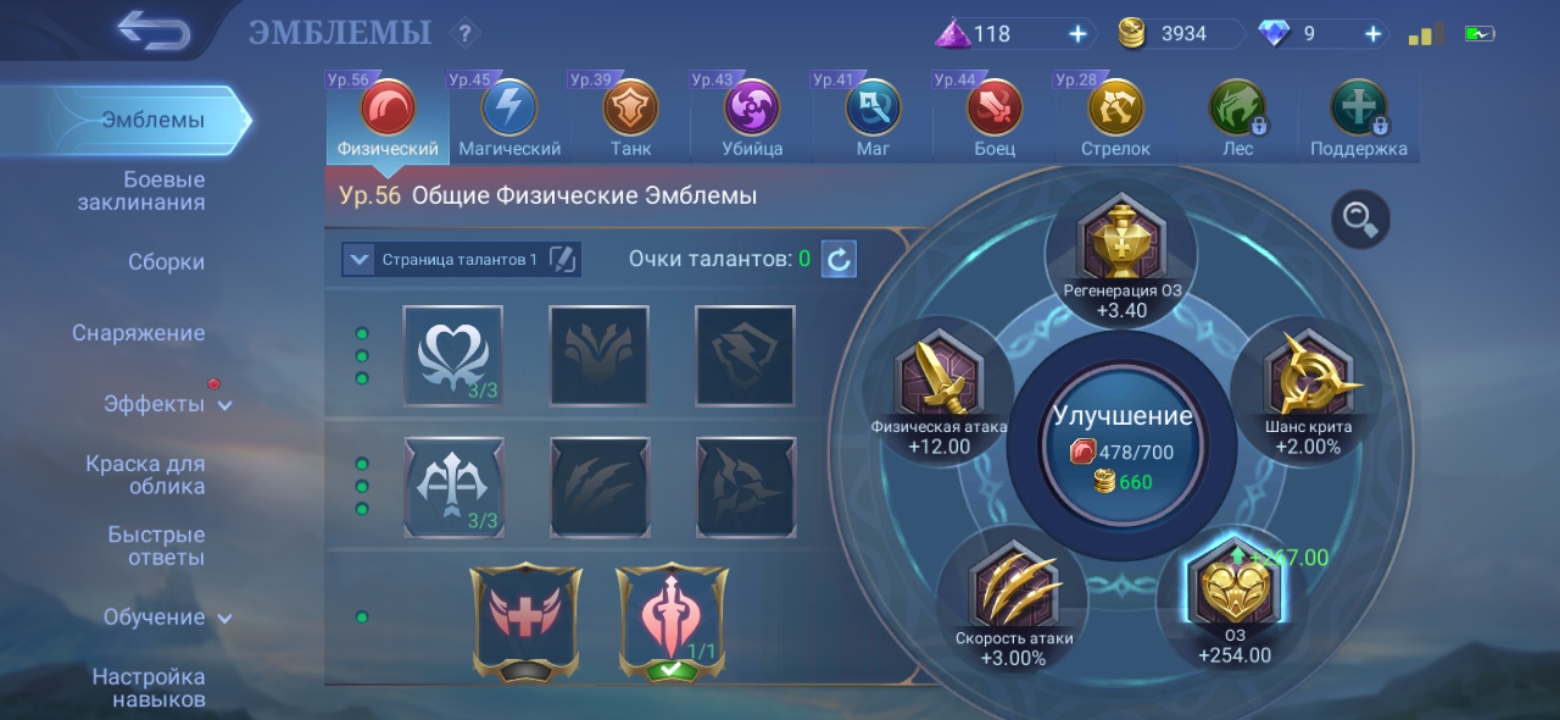Click the plus to buy diamonds
1560x720 pixels.
[1374, 33]
